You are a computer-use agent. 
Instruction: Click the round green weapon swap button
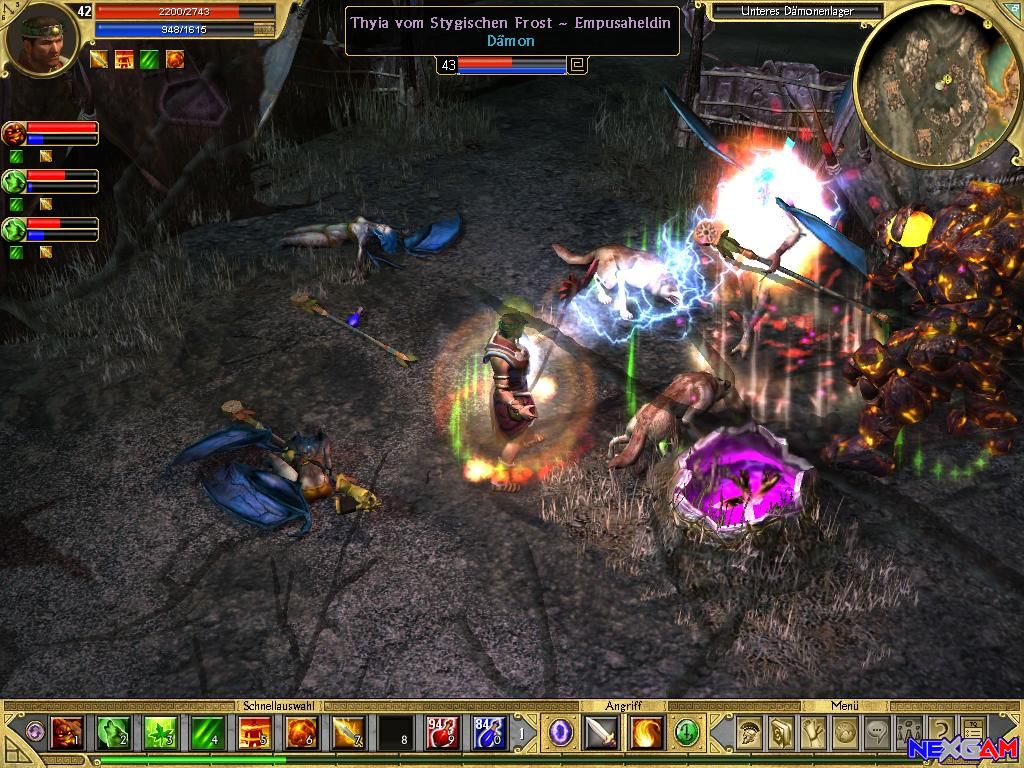tap(686, 733)
